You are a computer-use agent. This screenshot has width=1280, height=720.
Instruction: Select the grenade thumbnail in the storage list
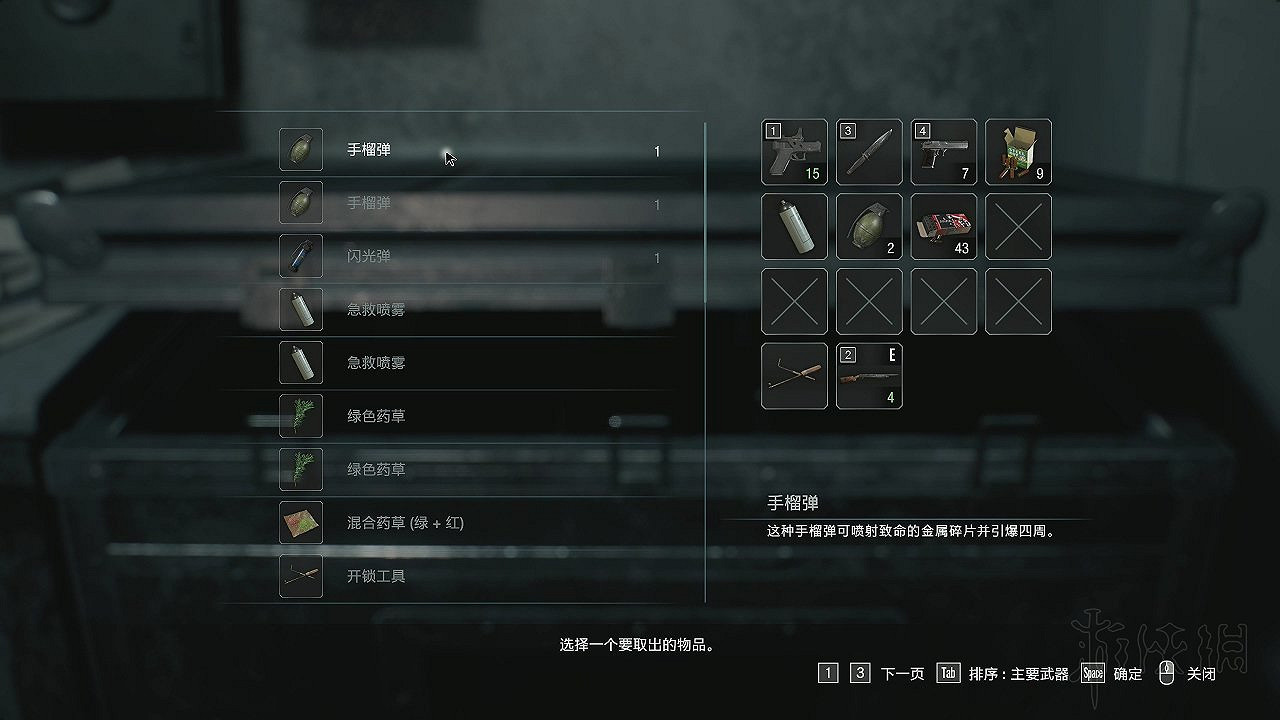pyautogui.click(x=301, y=150)
